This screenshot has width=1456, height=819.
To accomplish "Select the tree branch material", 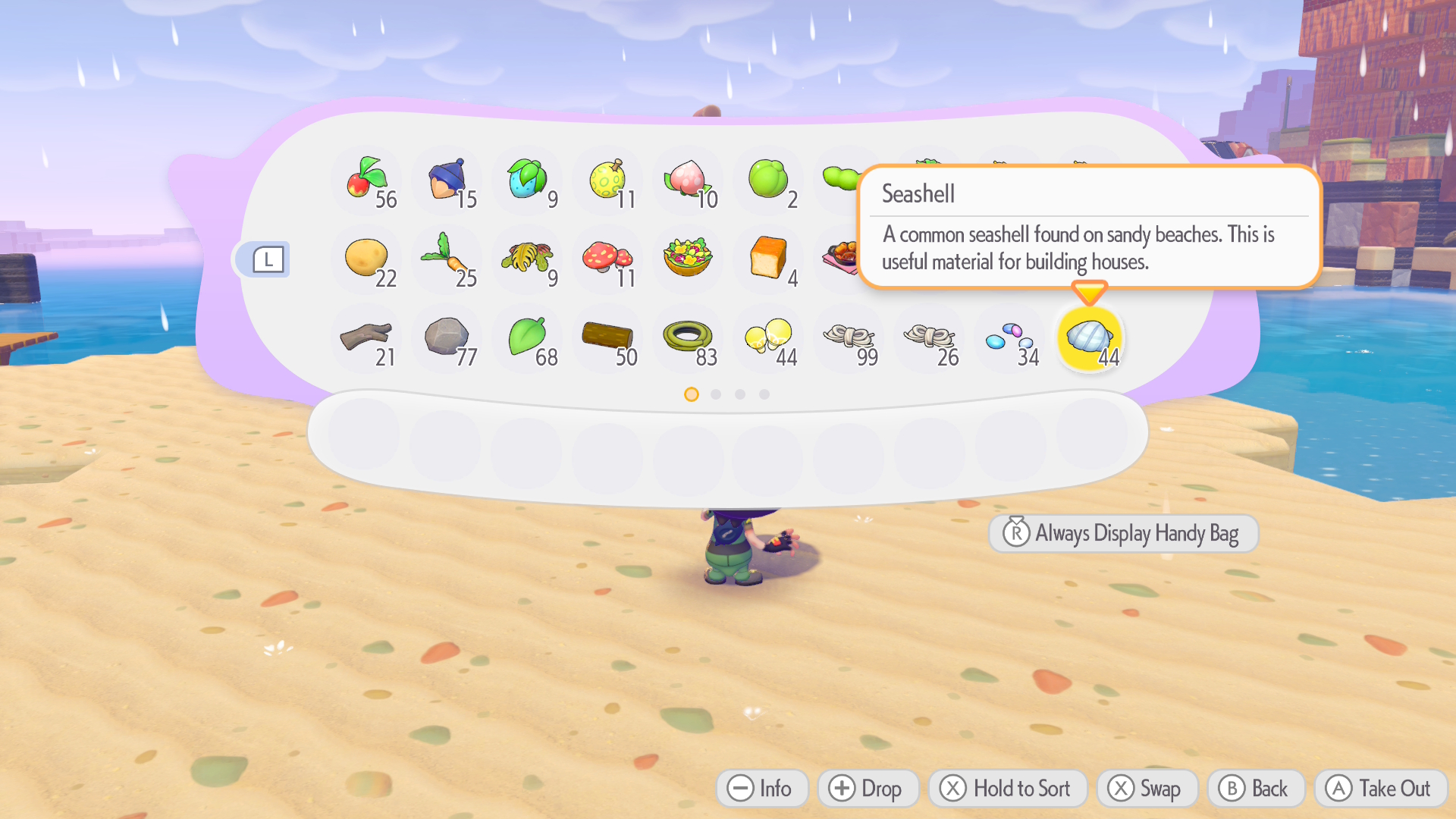I will pos(367,339).
